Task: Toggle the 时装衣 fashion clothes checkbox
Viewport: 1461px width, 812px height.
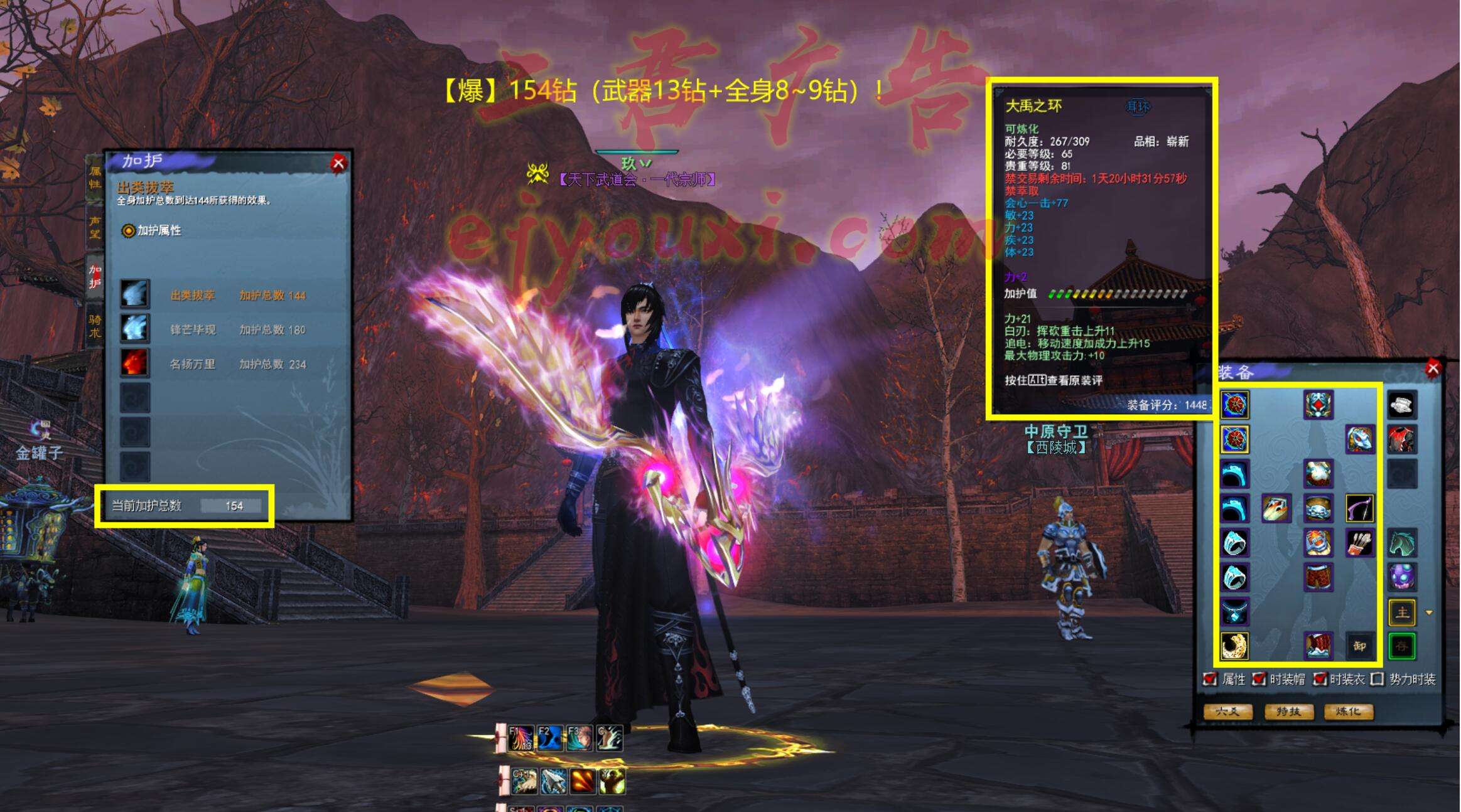Action: (1319, 679)
